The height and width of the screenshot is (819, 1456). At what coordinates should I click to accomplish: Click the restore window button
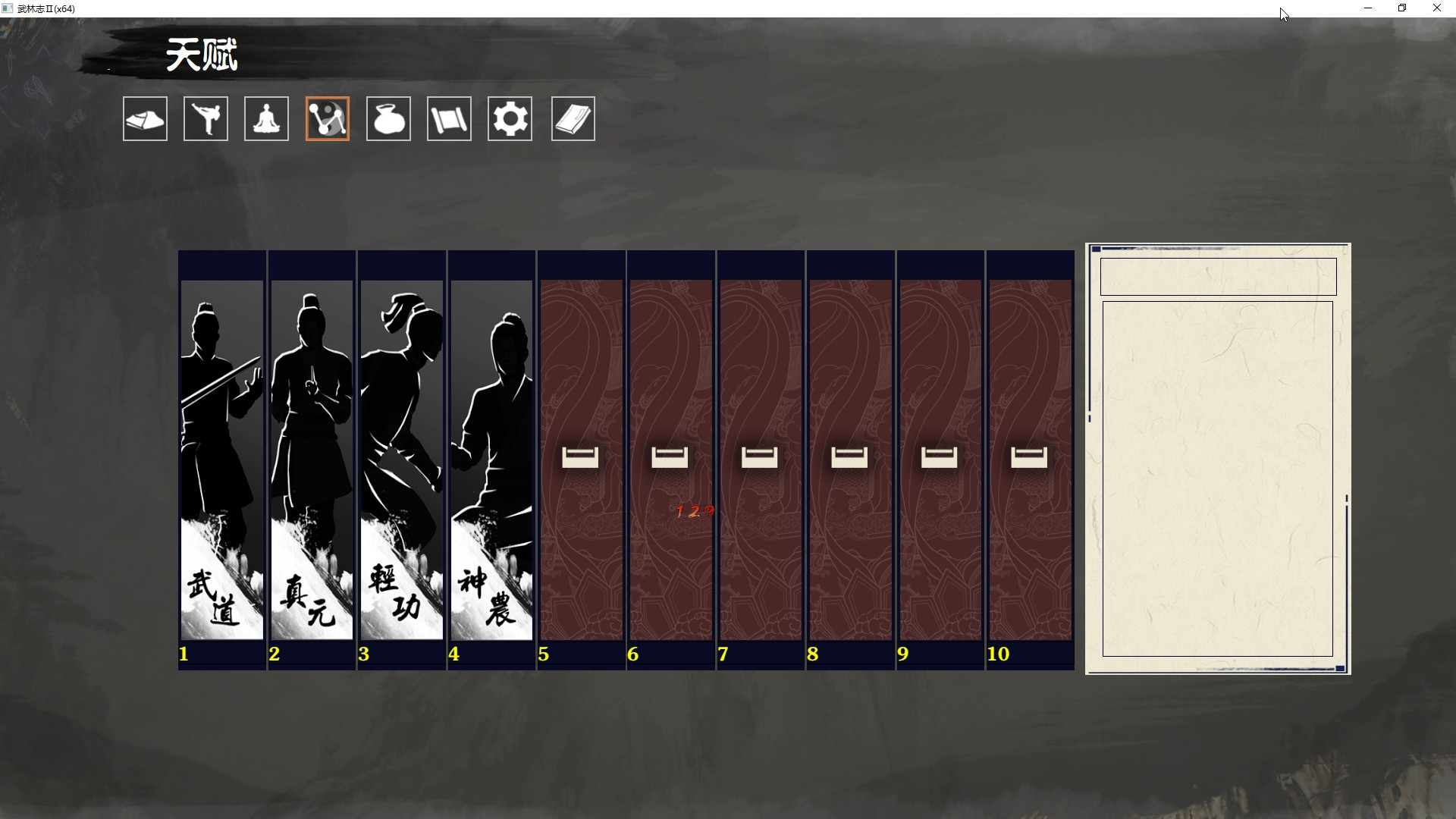click(x=1402, y=8)
